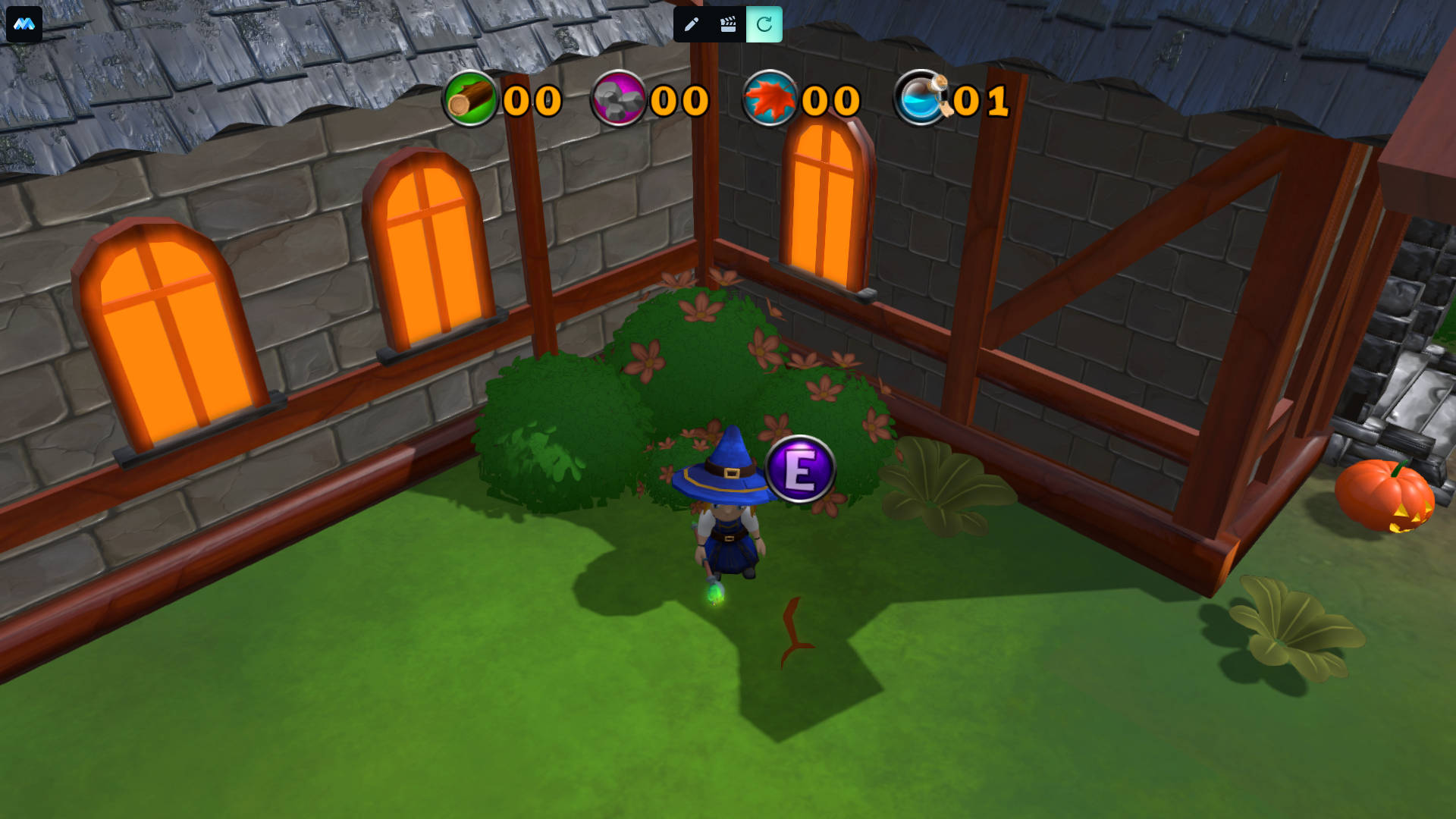
Task: Open the edit mode pencil tool
Action: pyautogui.click(x=691, y=24)
